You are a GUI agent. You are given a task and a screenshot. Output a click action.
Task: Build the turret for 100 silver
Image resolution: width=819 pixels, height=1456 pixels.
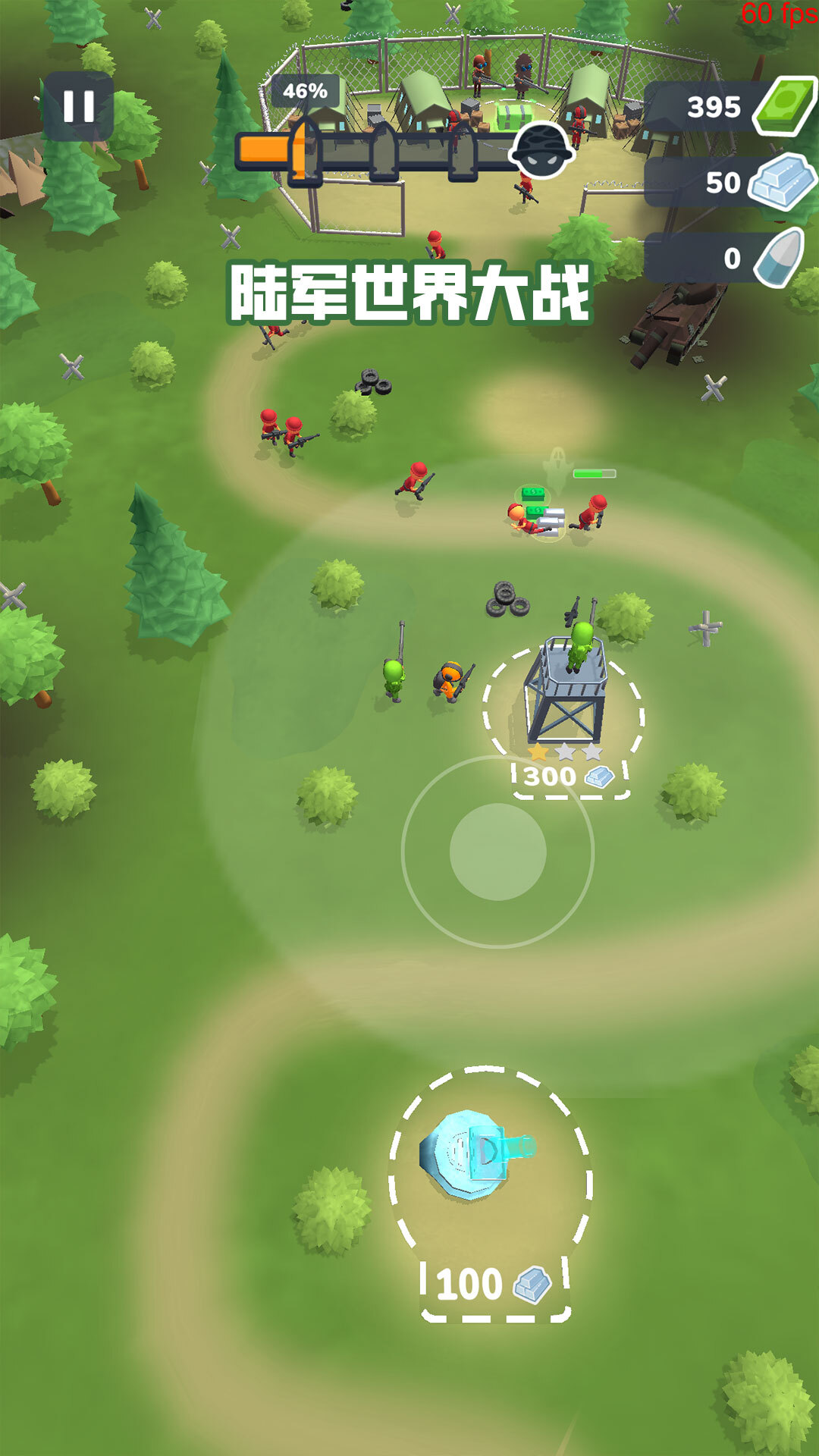[494, 1285]
